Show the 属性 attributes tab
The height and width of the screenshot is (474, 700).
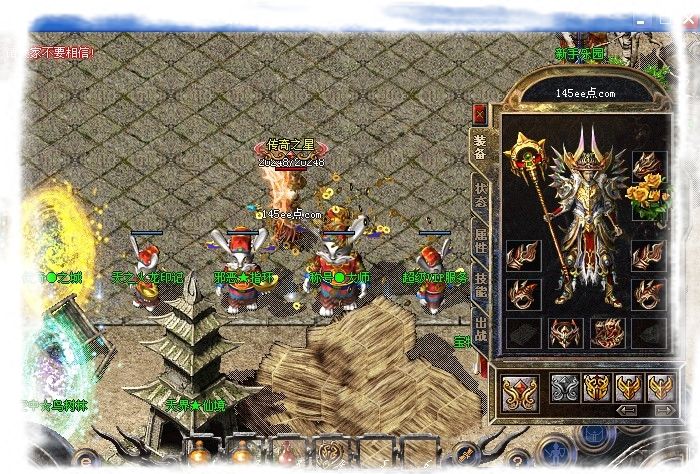(480, 240)
